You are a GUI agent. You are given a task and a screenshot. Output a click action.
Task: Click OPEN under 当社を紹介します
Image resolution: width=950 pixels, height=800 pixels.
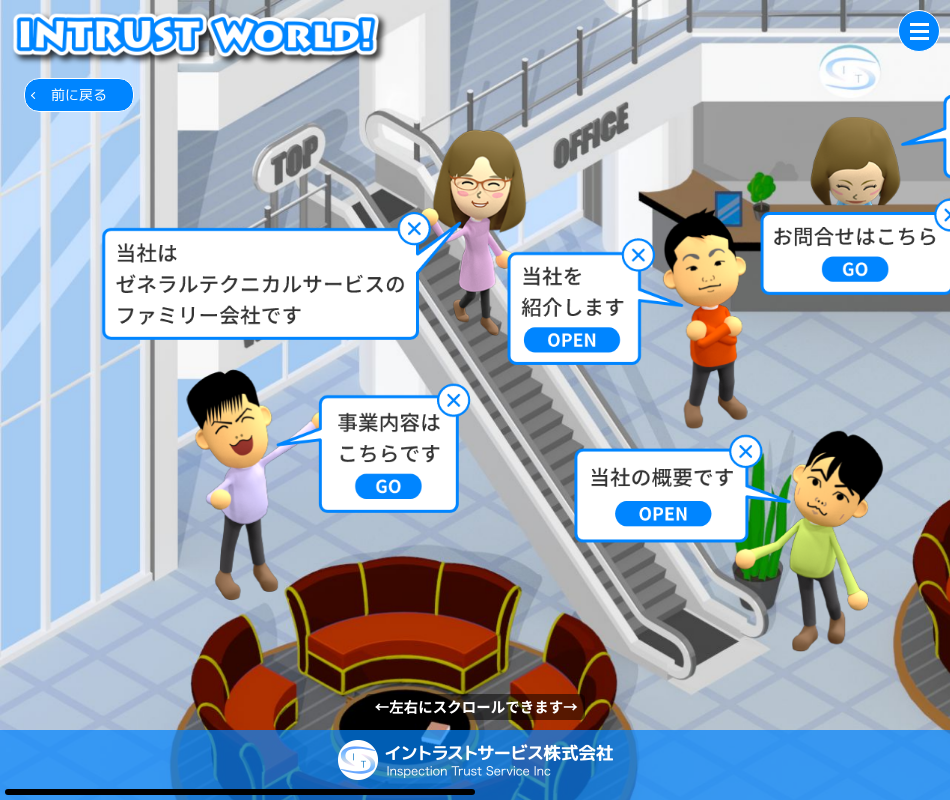tap(572, 340)
